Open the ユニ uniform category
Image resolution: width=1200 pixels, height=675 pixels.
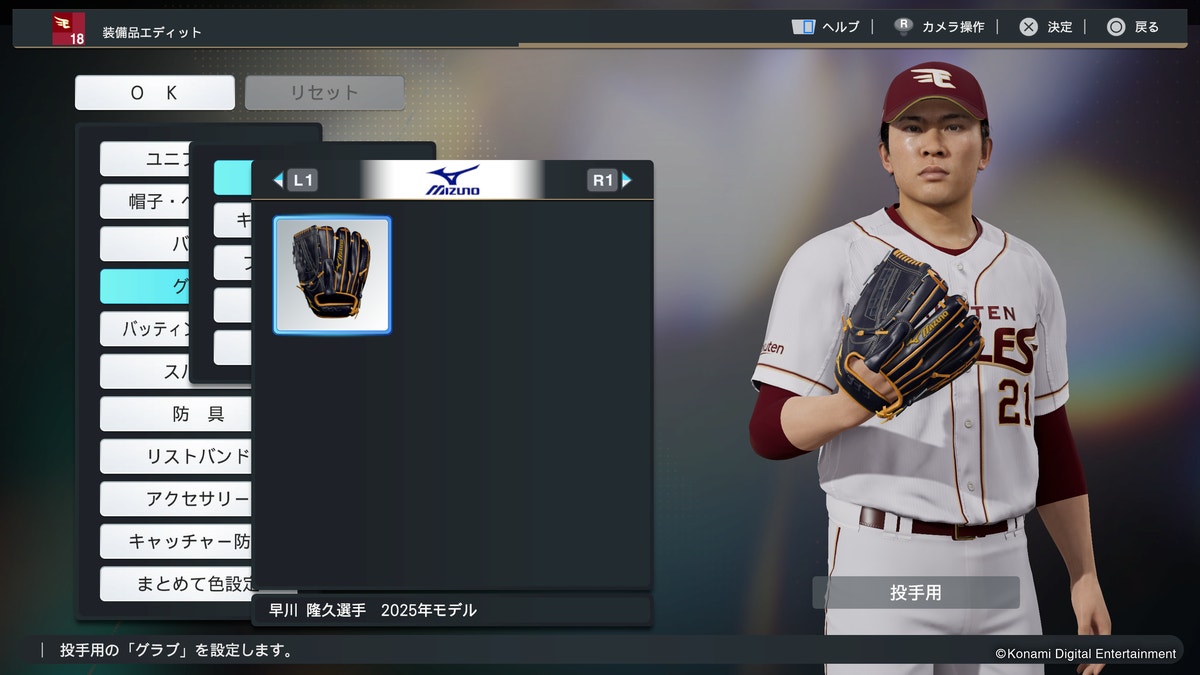click(x=145, y=159)
